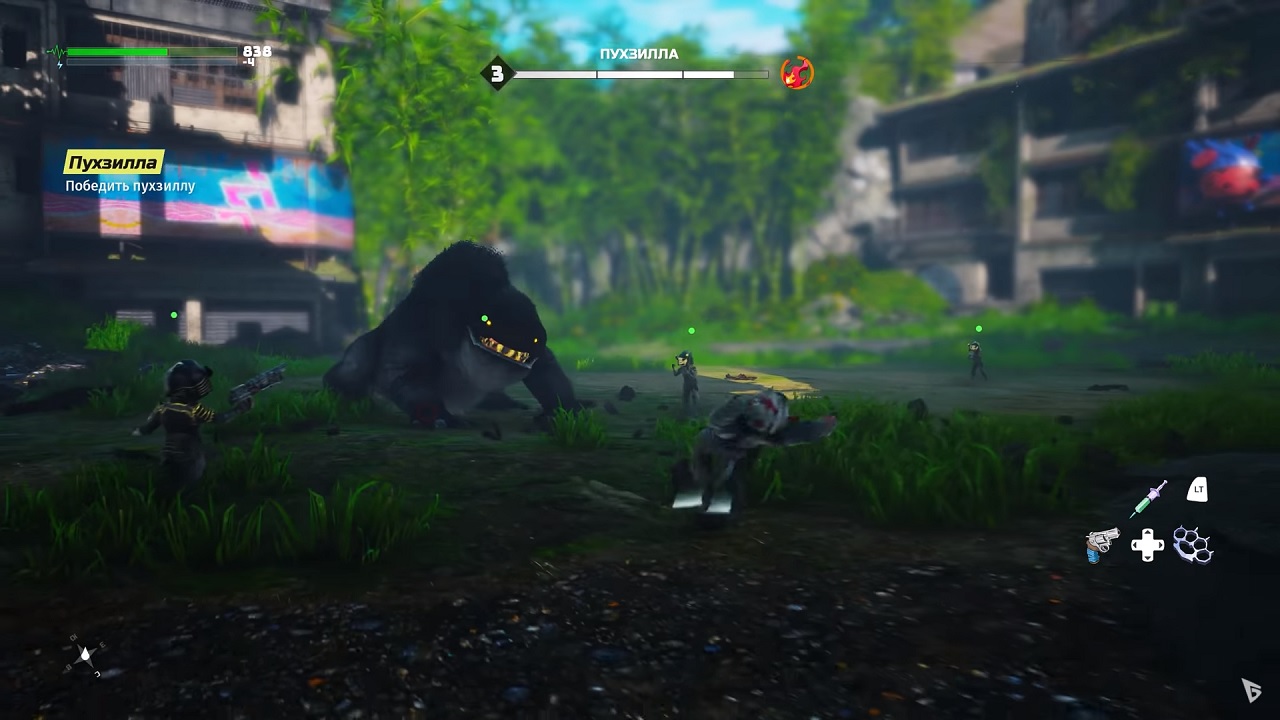
Task: Click the knuckle duster melee weapon icon
Action: tap(1191, 545)
